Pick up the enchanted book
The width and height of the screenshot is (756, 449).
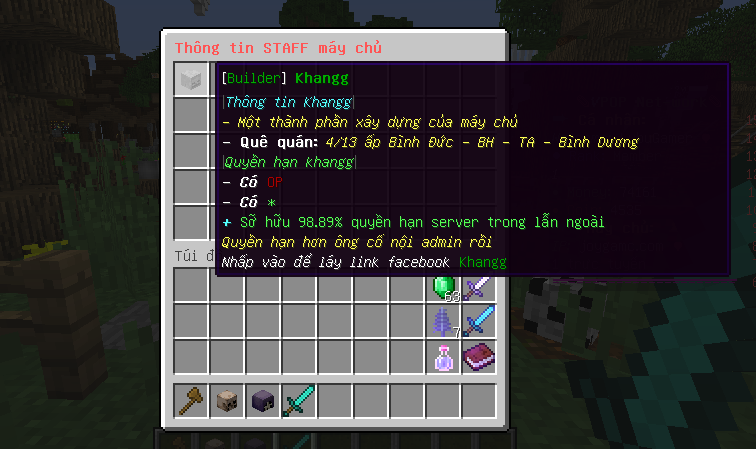pyautogui.click(x=479, y=358)
